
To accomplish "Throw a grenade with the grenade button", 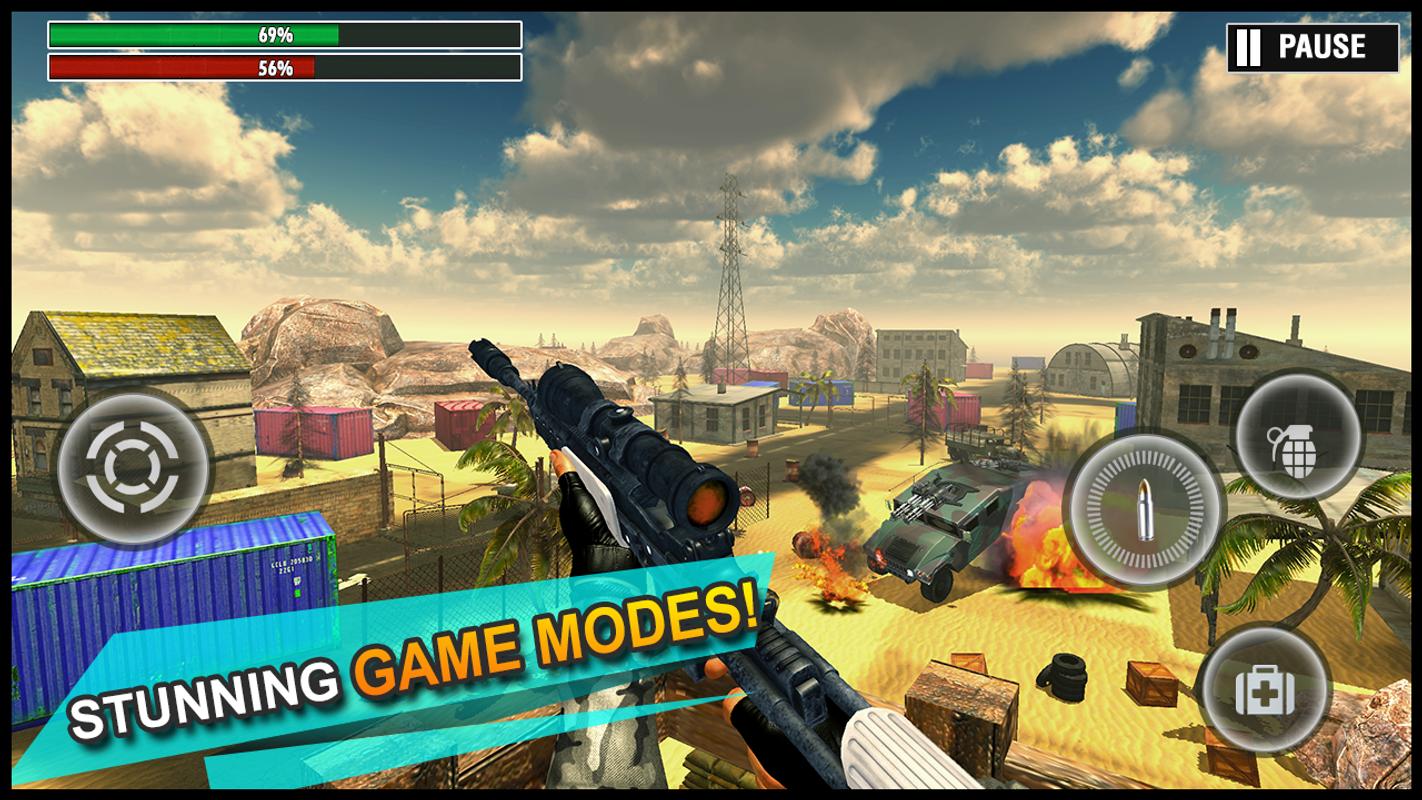I will point(1298,437).
